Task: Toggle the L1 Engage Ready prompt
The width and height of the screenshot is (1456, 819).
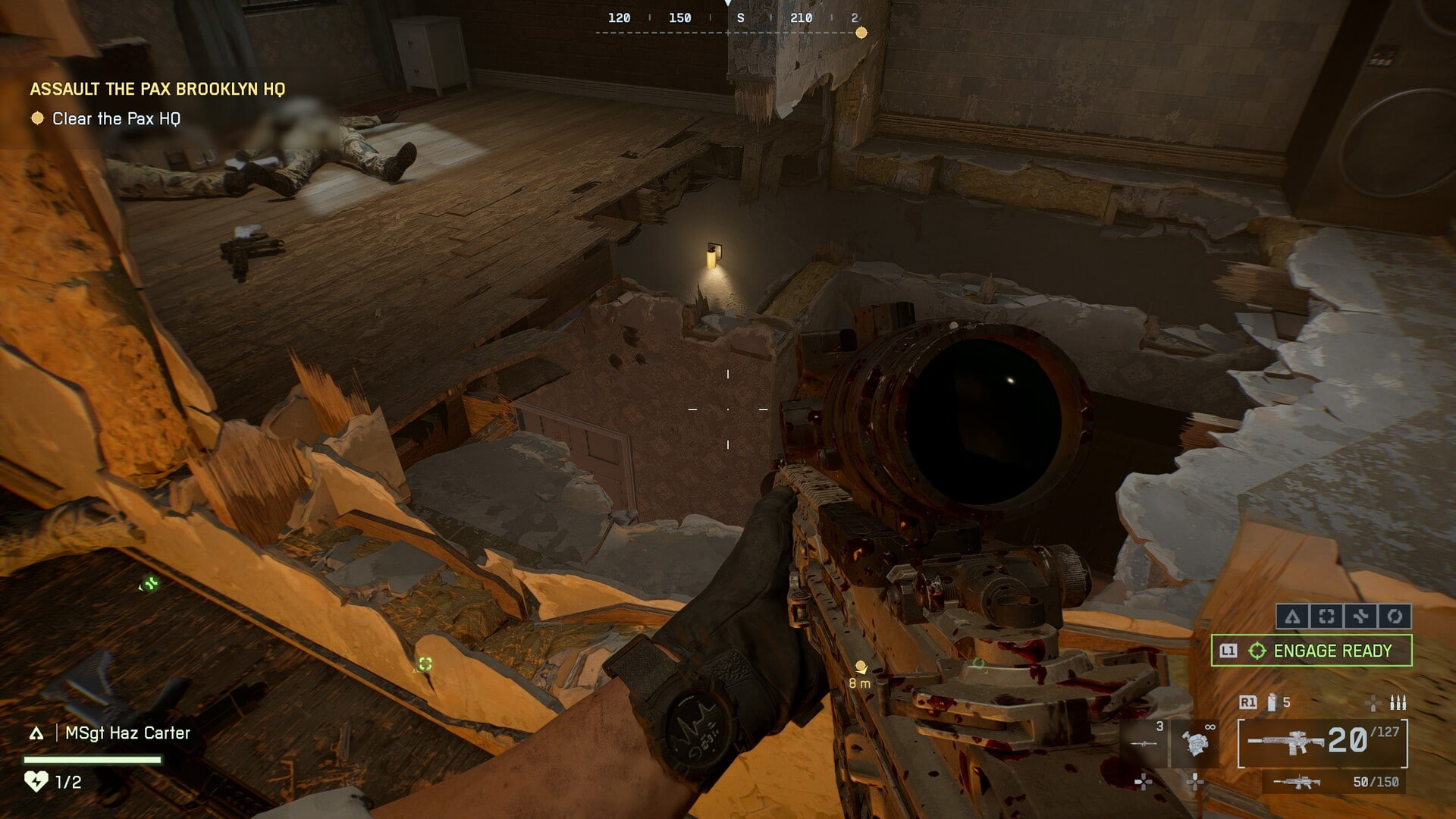Action: [1229, 651]
